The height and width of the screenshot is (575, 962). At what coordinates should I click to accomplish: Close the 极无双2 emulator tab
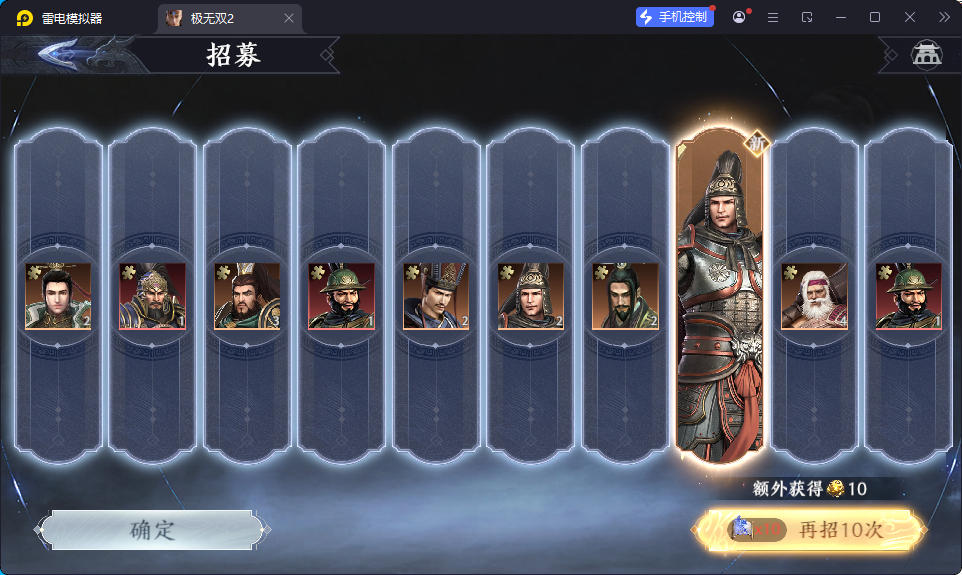[x=289, y=18]
